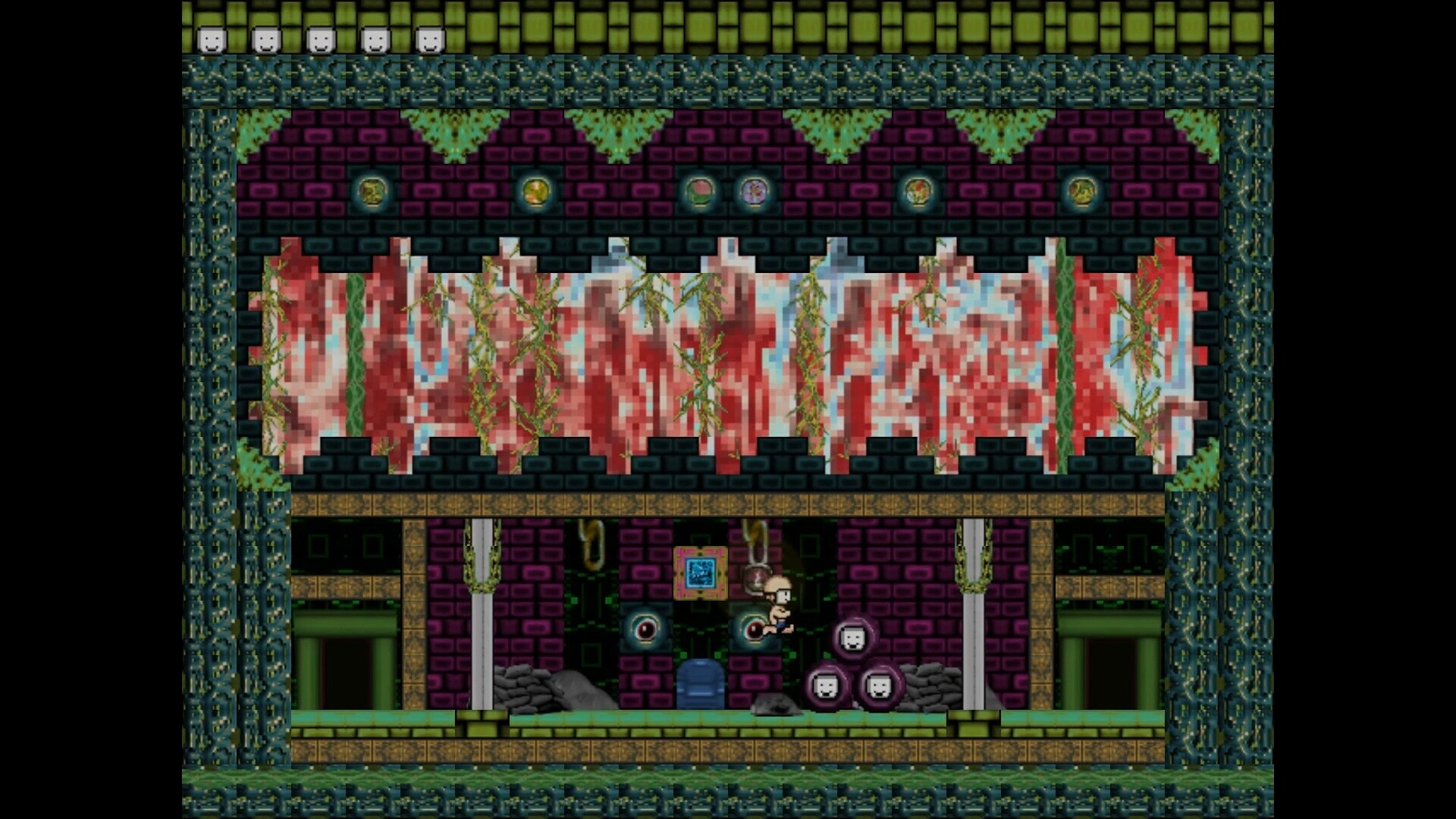This screenshot has width=1456, height=819.
Task: Select the last white face icon top-left
Action: (x=428, y=39)
